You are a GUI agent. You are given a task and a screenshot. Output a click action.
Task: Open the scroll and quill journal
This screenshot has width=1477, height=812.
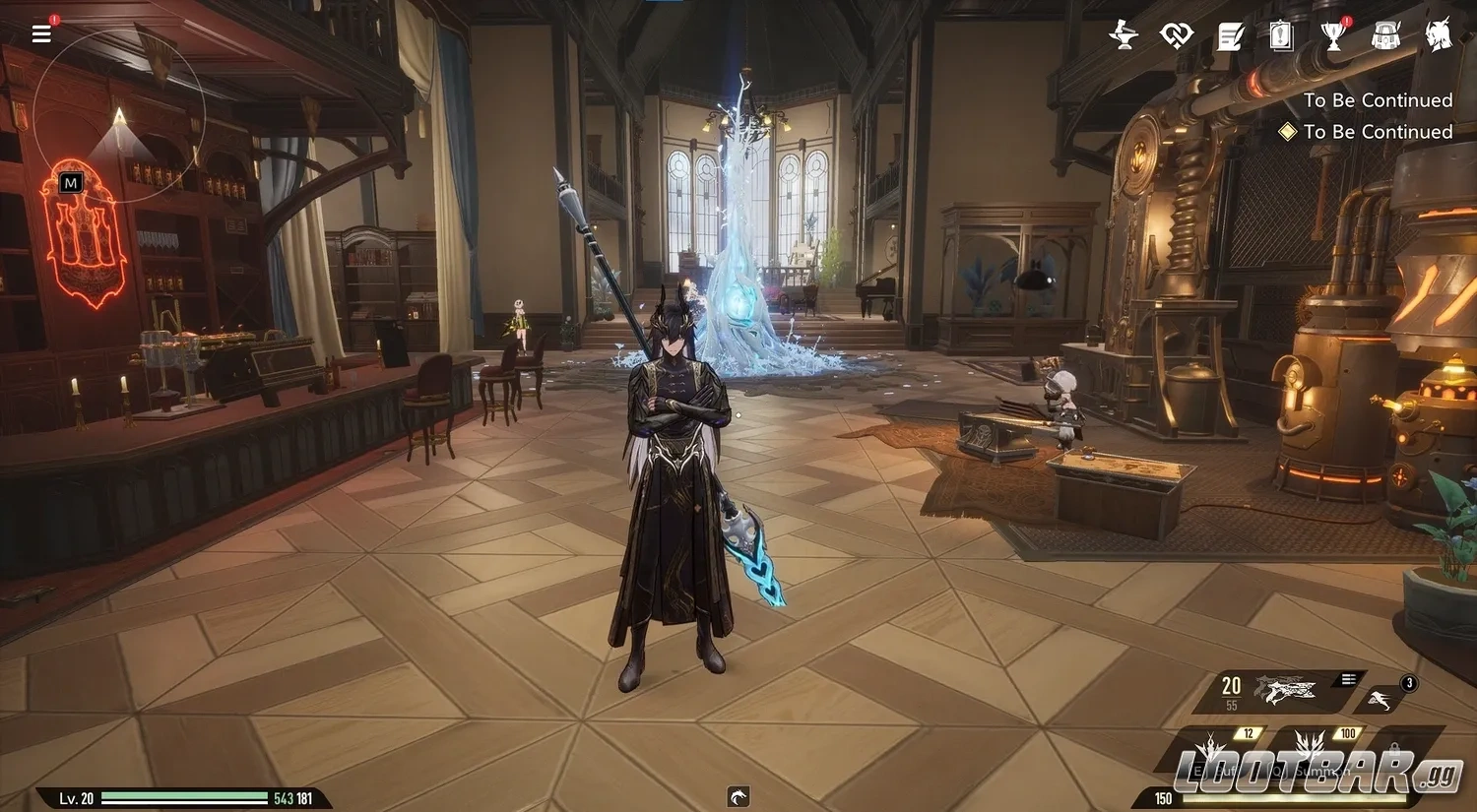pos(1230,37)
